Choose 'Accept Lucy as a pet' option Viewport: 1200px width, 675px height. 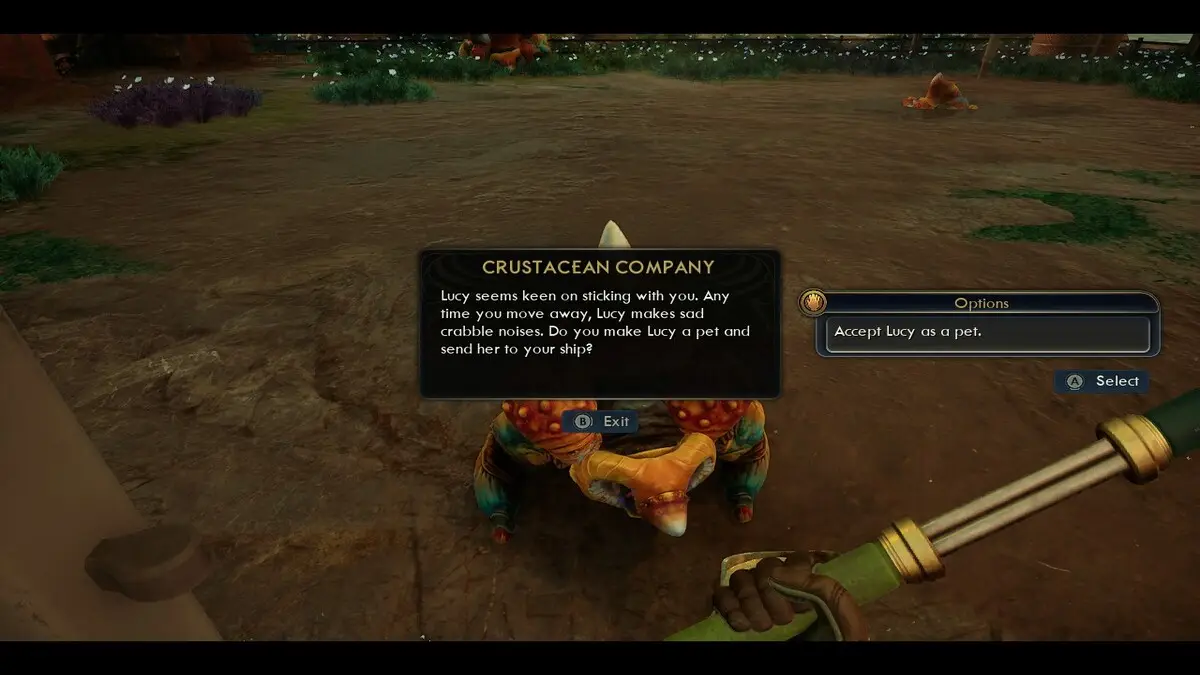click(x=987, y=333)
